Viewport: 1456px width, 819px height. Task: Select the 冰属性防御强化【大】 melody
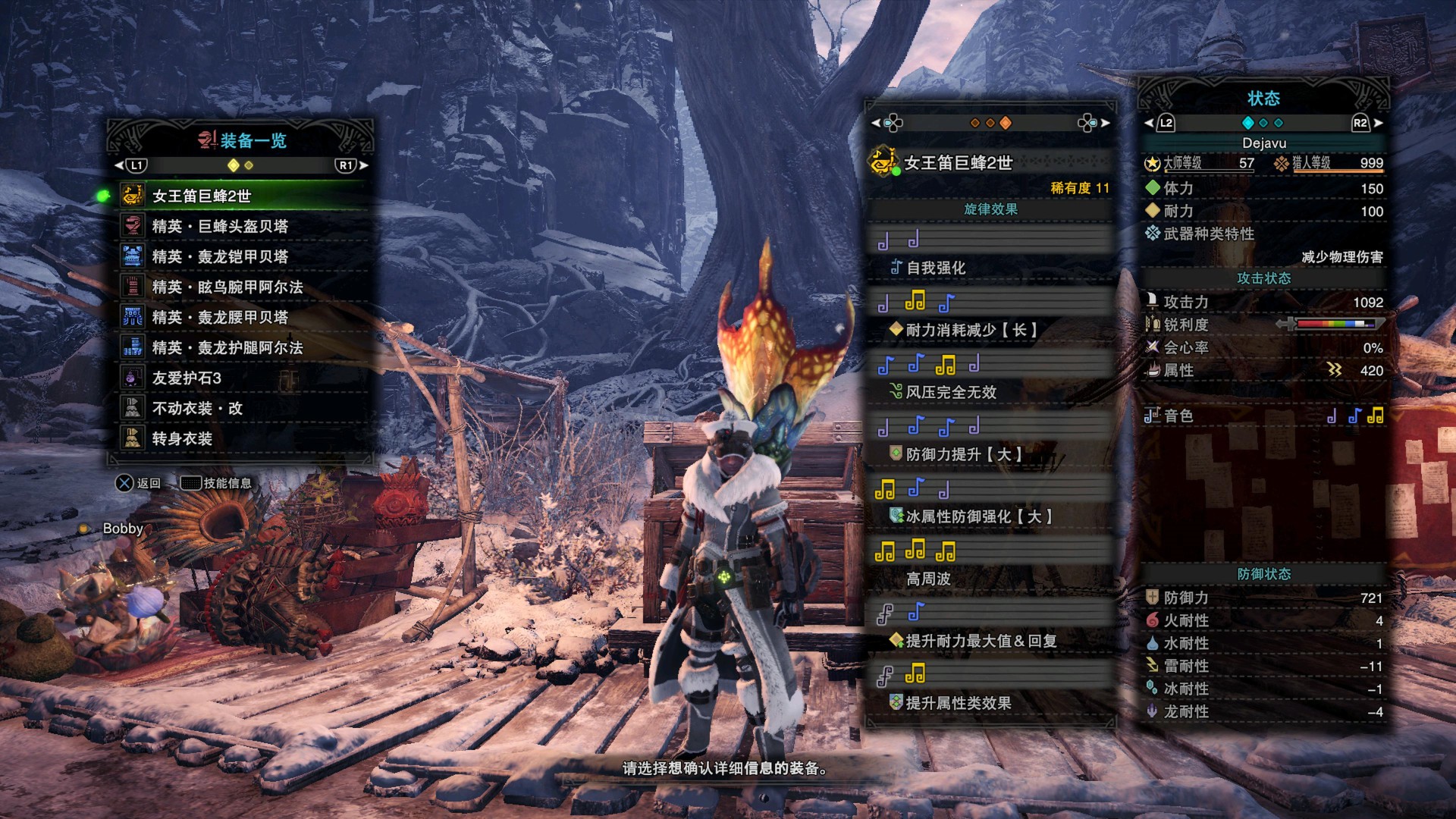tap(978, 516)
